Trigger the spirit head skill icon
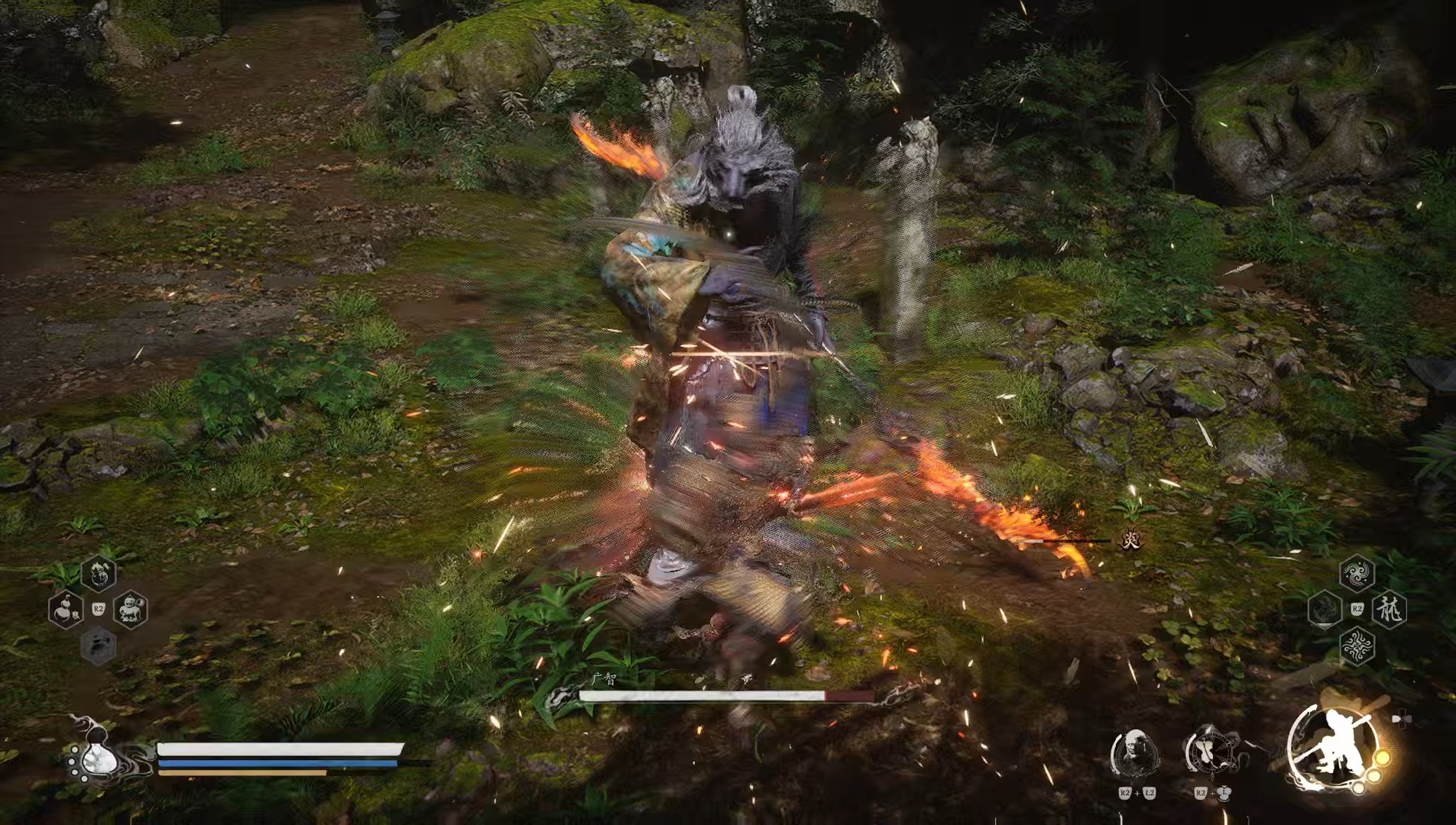Screen dimensions: 1456x825 [x=1135, y=753]
